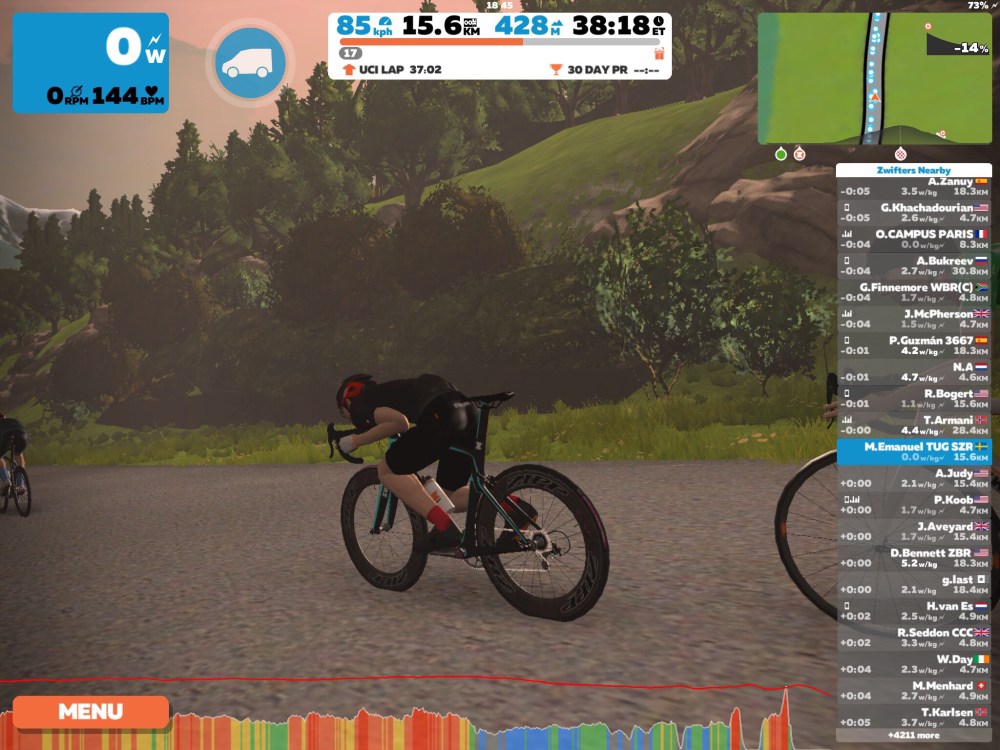Select R.Bogert in rider list
The width and height of the screenshot is (1000, 750).
coord(914,398)
